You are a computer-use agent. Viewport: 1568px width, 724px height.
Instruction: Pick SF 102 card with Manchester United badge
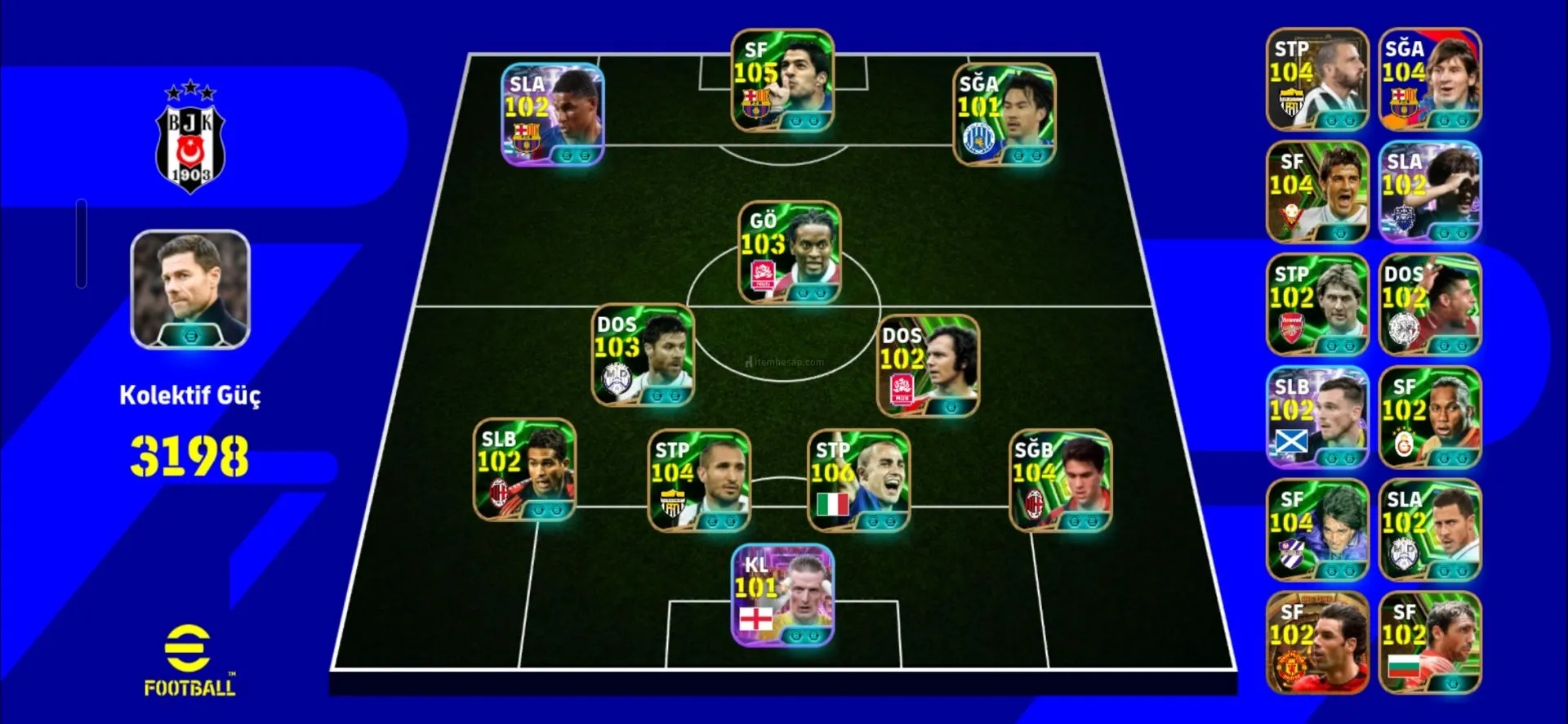pos(1316,643)
